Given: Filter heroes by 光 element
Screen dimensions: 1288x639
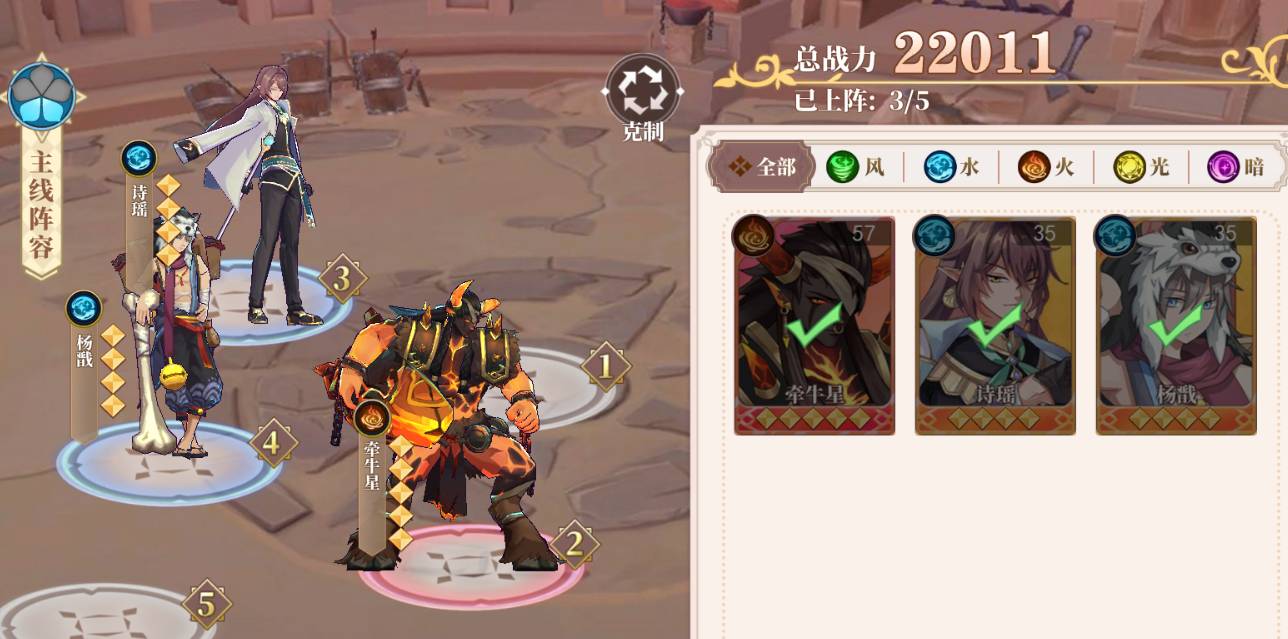Looking at the screenshot, I should coord(1141,167).
